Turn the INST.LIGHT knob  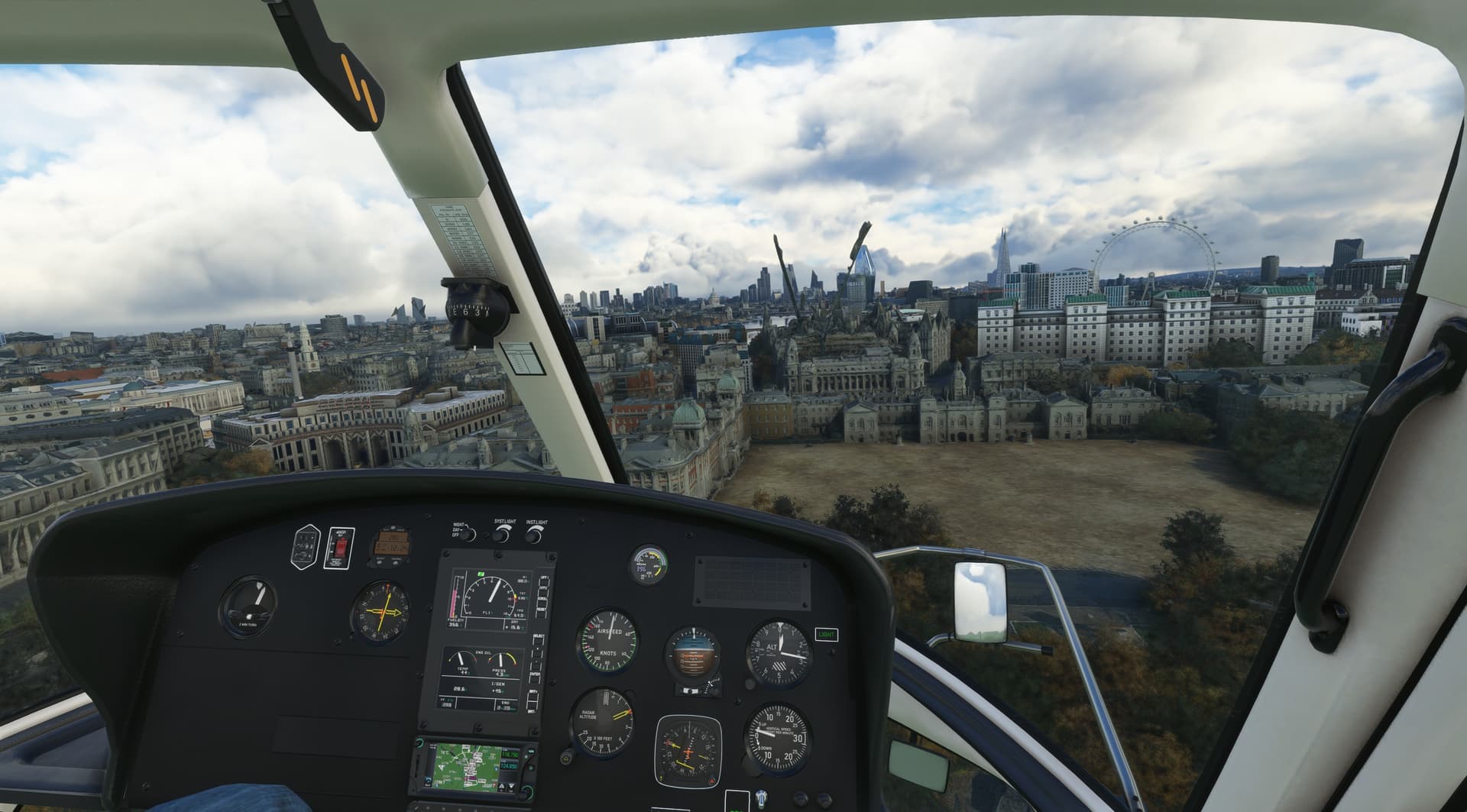click(534, 535)
